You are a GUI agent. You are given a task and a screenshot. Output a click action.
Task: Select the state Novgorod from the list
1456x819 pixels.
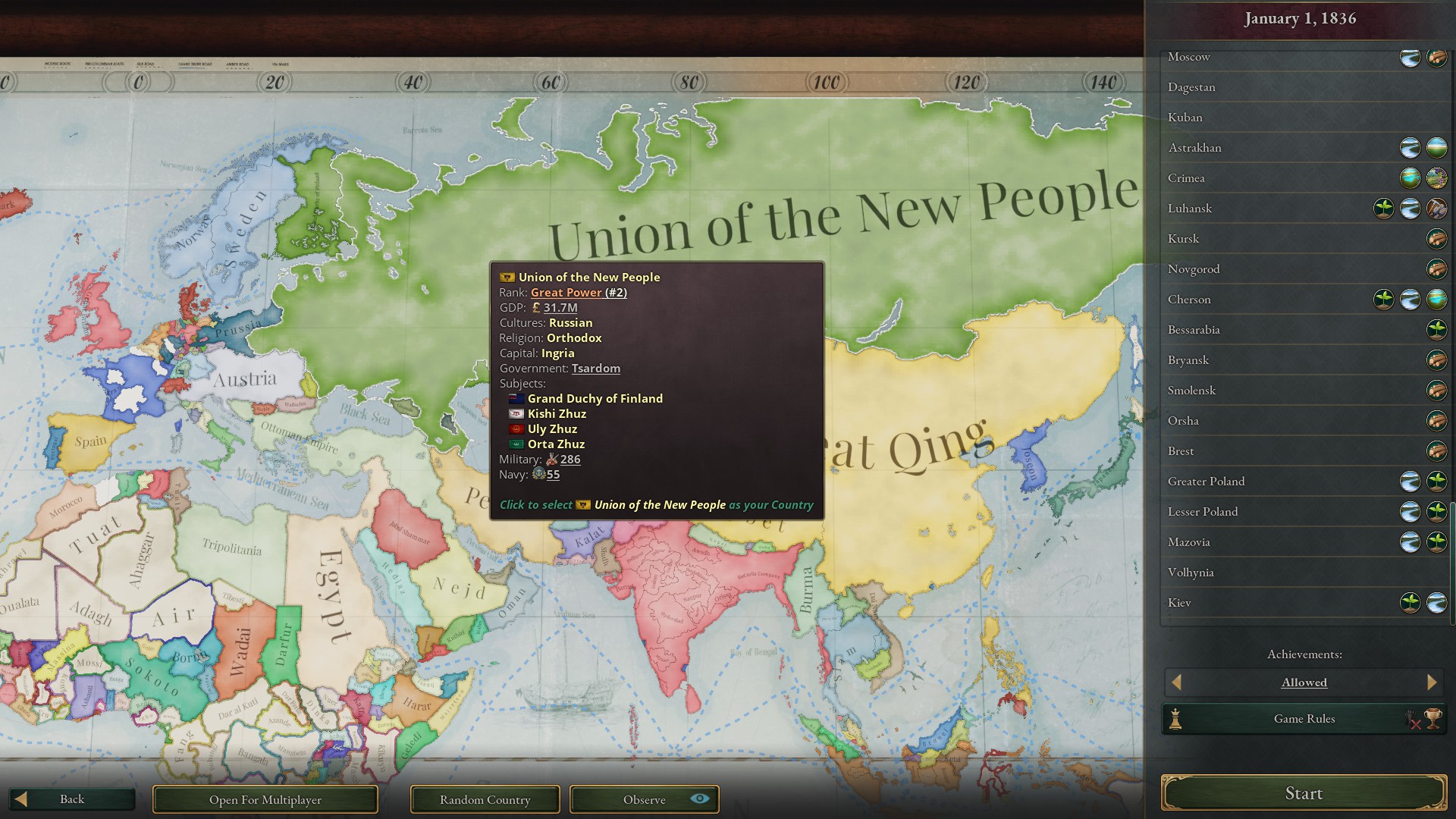click(1196, 269)
